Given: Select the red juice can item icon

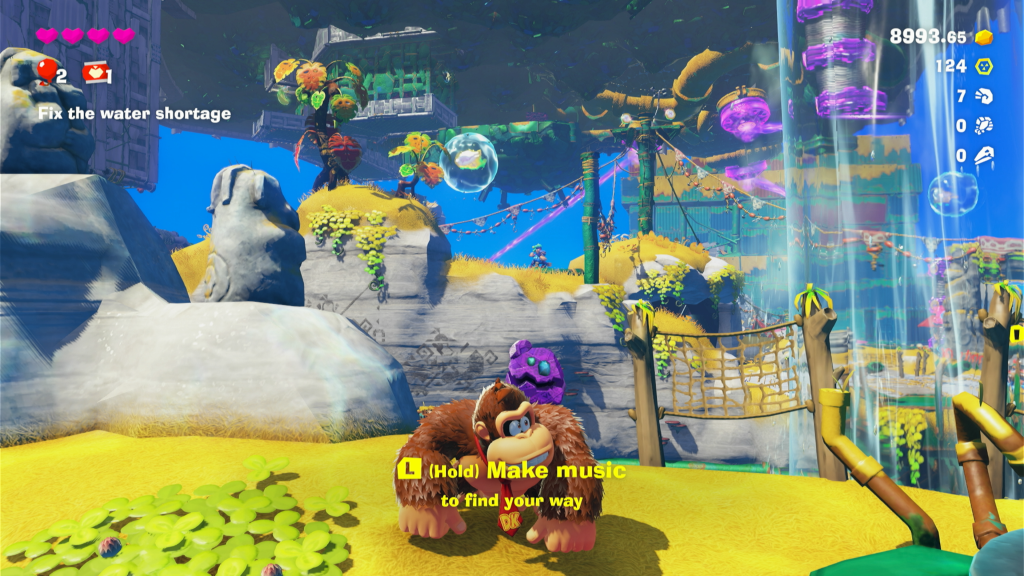Looking at the screenshot, I should pyautogui.click(x=95, y=71).
